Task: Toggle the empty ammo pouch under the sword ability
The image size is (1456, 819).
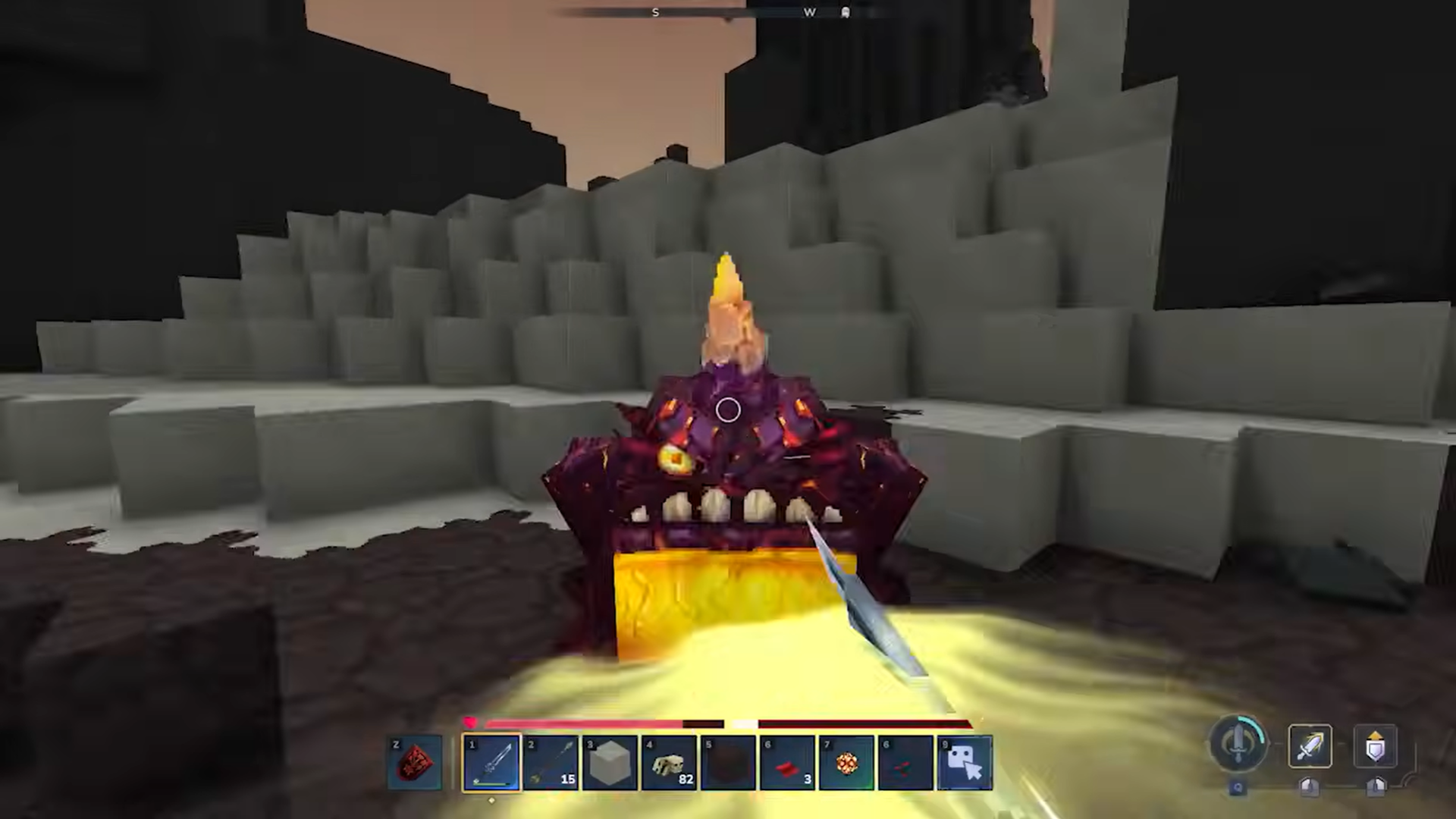Action: pyautogui.click(x=1310, y=789)
